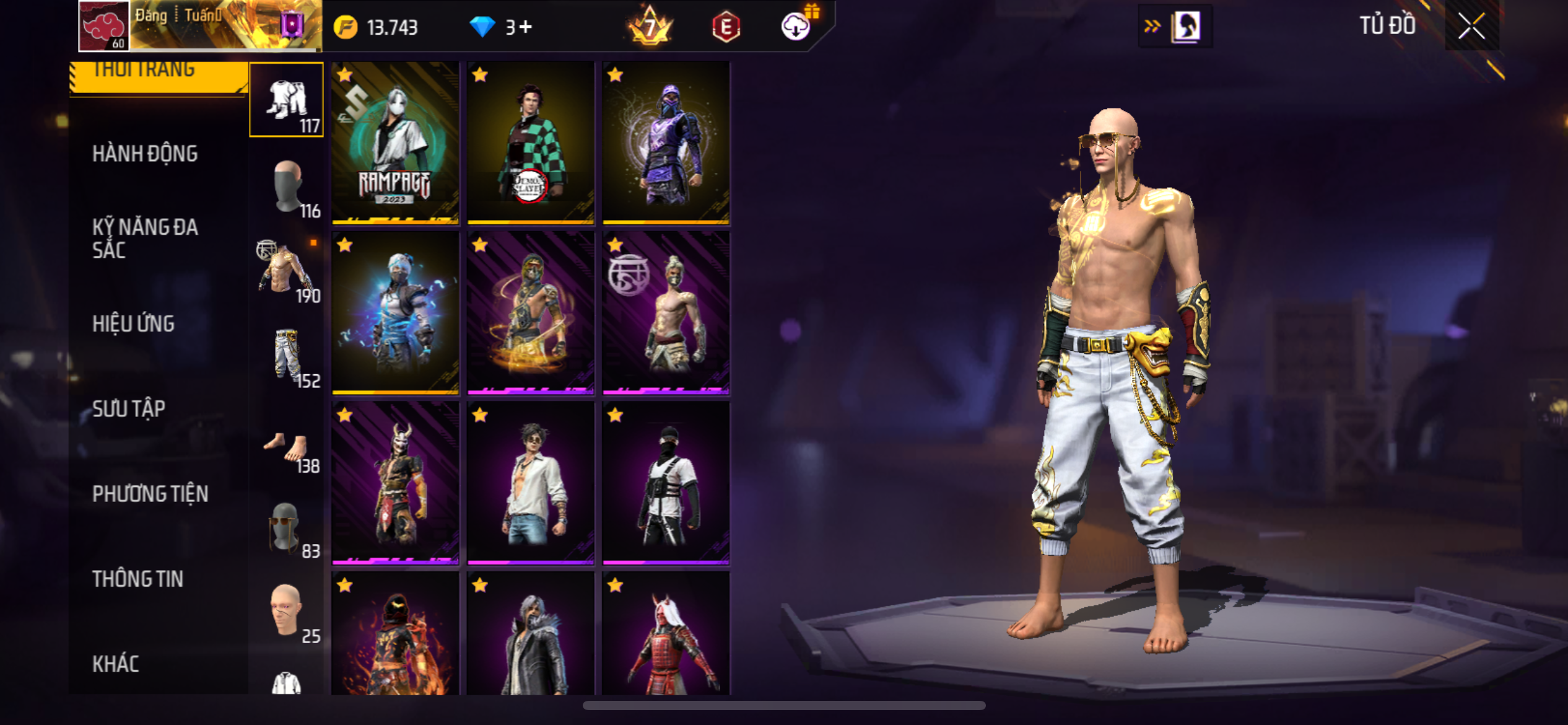1568x725 pixels.
Task: Choose the Rampage 2023 outfit set
Action: click(395, 143)
